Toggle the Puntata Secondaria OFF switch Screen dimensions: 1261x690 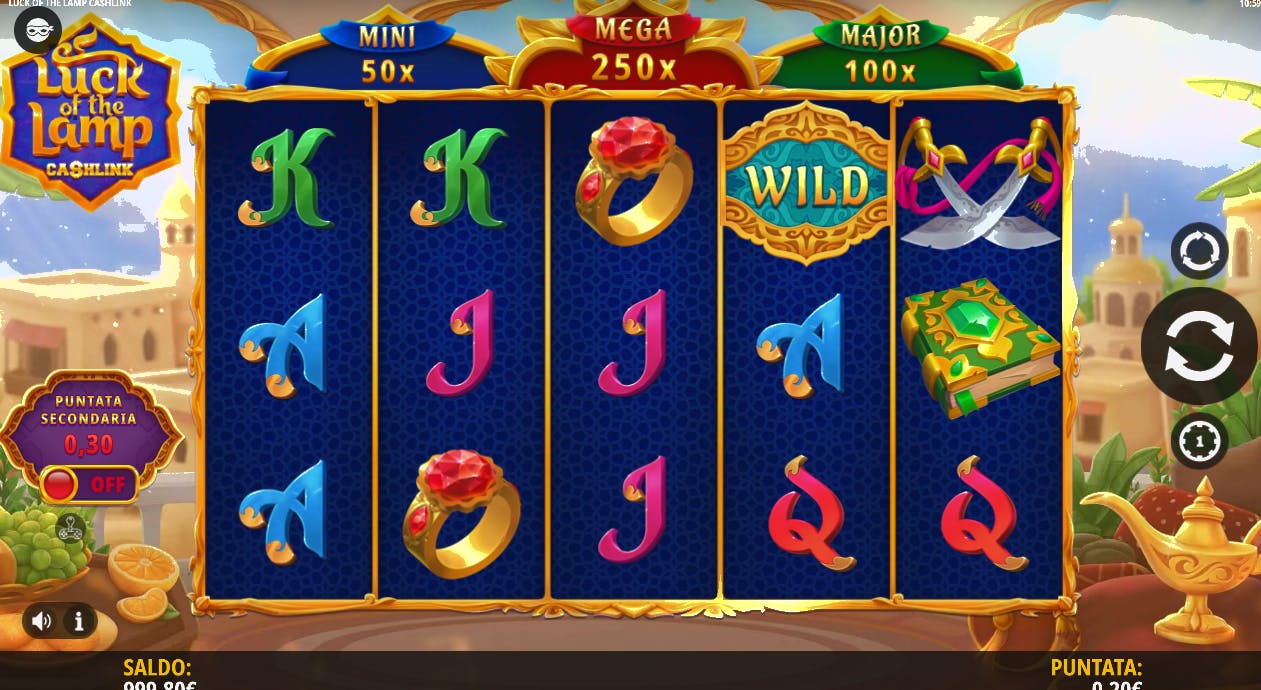pos(89,485)
